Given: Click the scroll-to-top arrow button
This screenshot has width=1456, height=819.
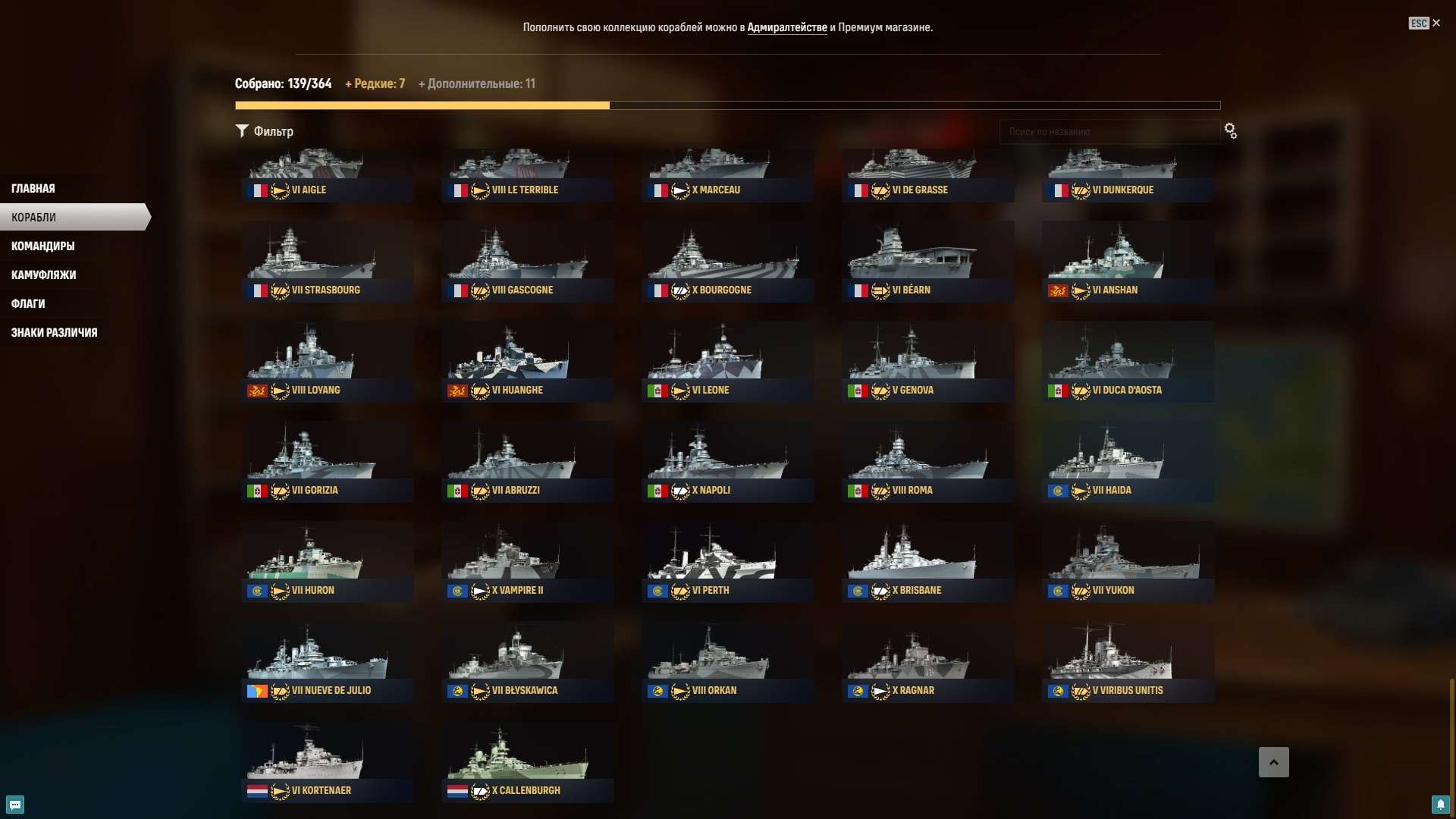Looking at the screenshot, I should click(1275, 762).
